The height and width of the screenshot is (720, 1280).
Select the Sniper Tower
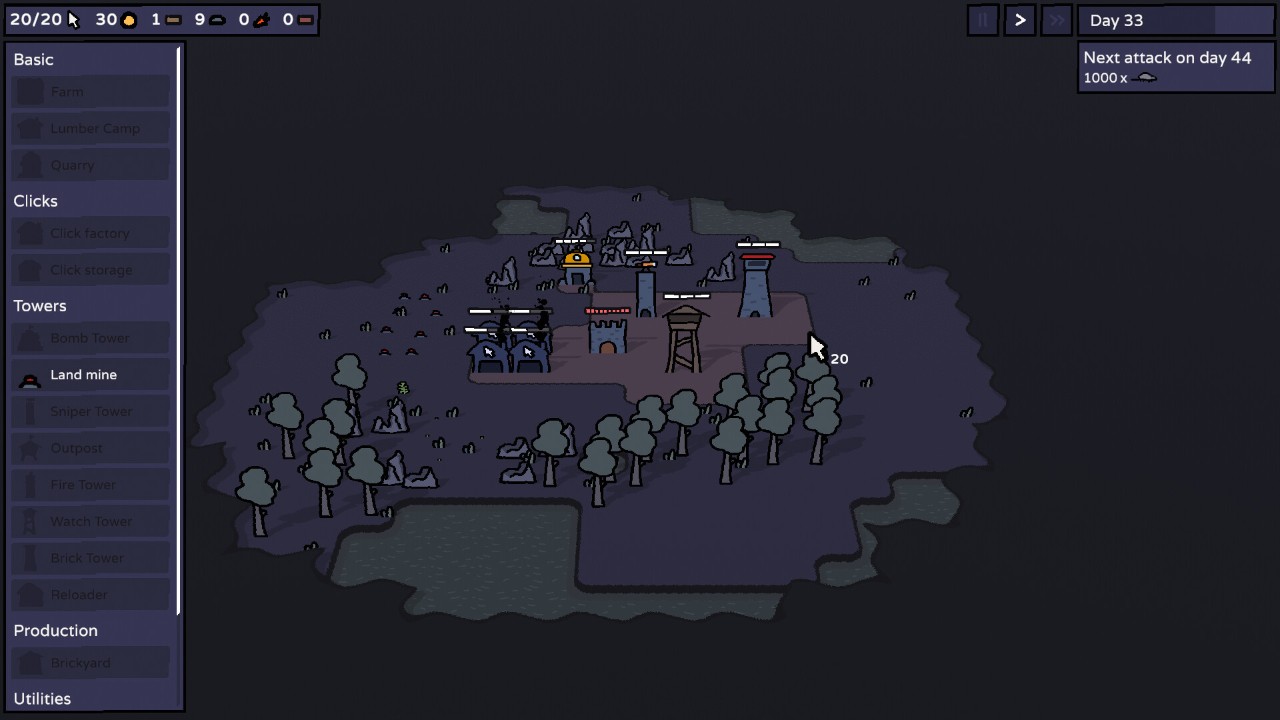[x=90, y=411]
